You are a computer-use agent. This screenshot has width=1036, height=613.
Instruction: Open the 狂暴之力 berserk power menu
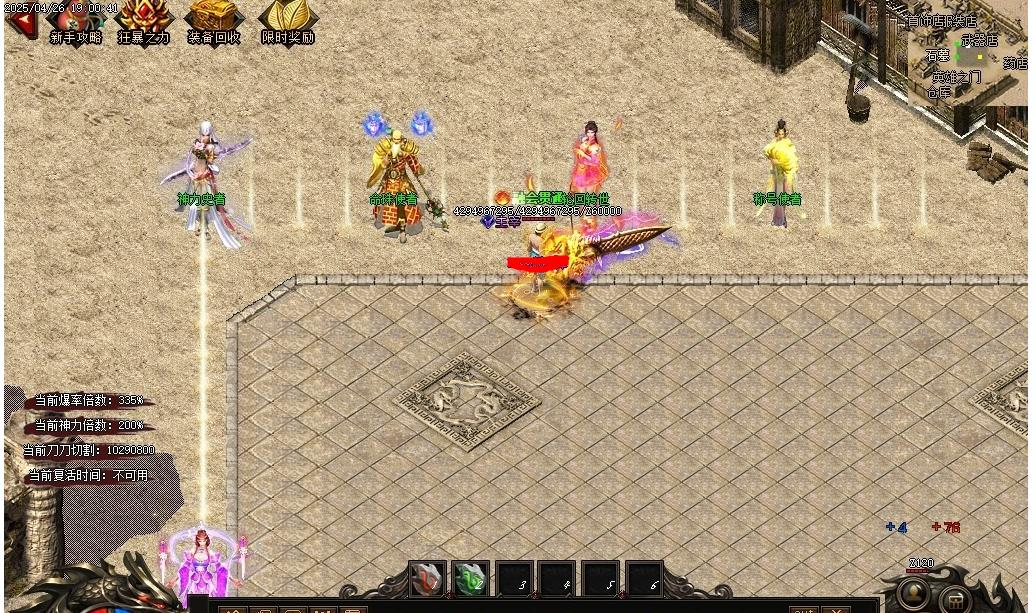point(144,22)
